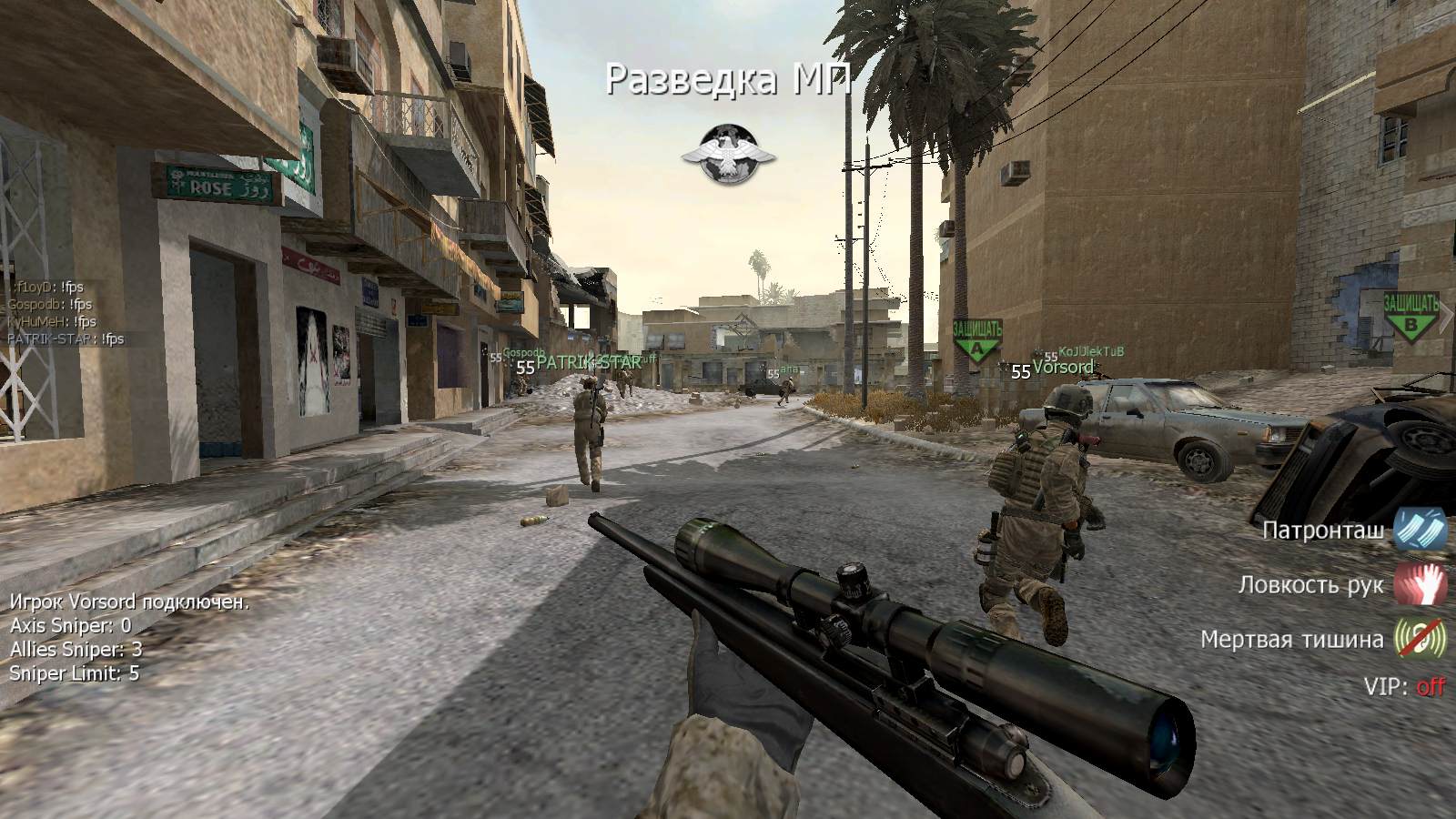Choose the Мертвая тишина perk icon
The width and height of the screenshot is (1456, 819).
tap(1420, 639)
